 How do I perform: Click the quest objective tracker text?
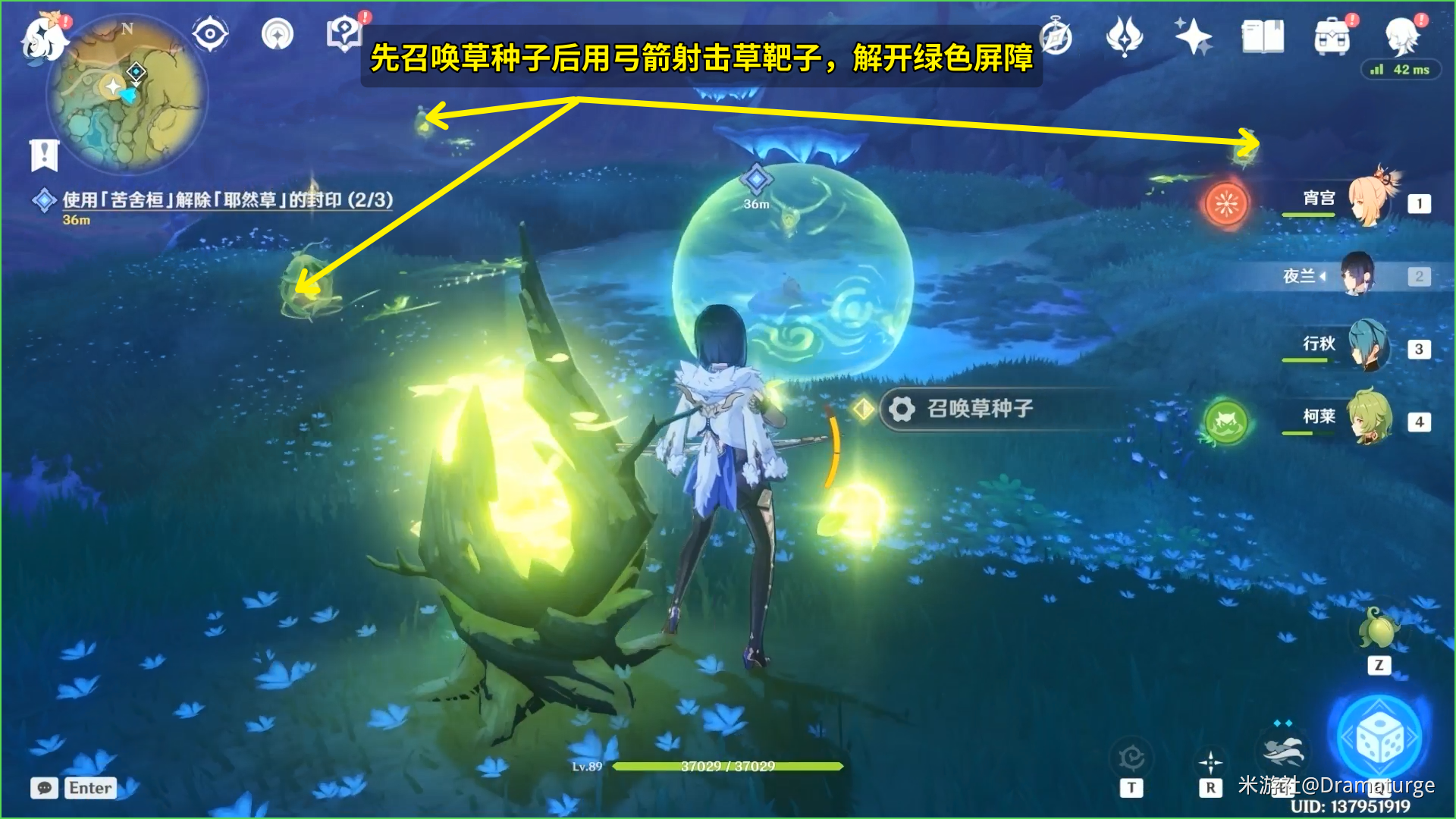[227, 200]
